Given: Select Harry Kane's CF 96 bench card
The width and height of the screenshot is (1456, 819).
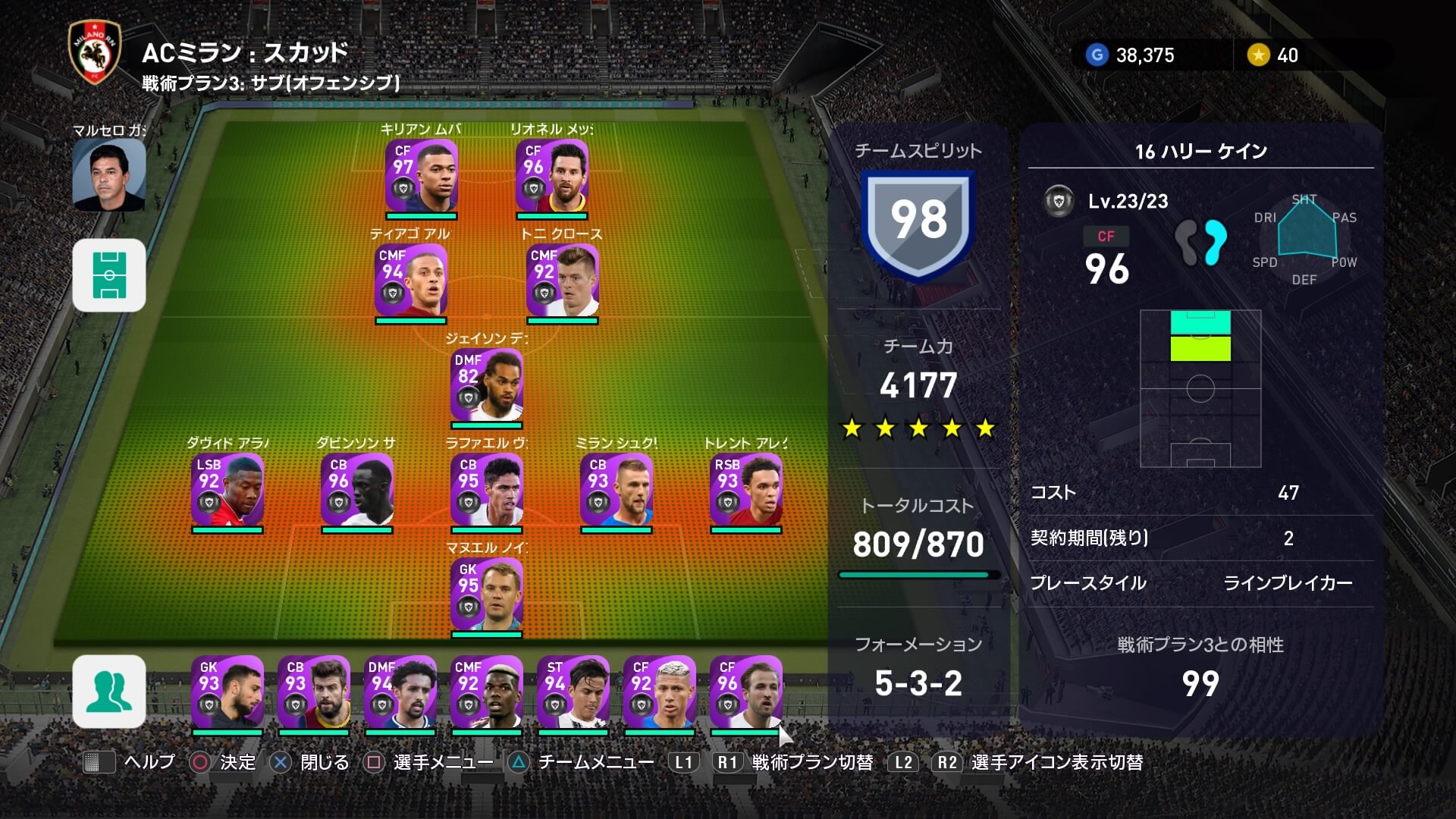Looking at the screenshot, I should pos(746,692).
